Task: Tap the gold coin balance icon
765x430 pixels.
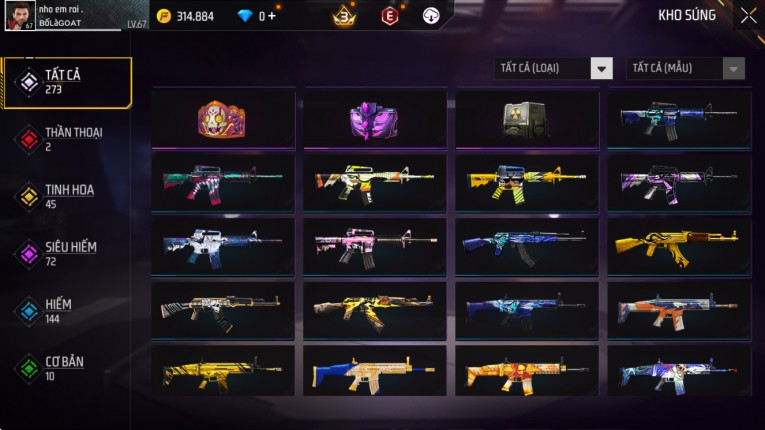Action: [164, 16]
